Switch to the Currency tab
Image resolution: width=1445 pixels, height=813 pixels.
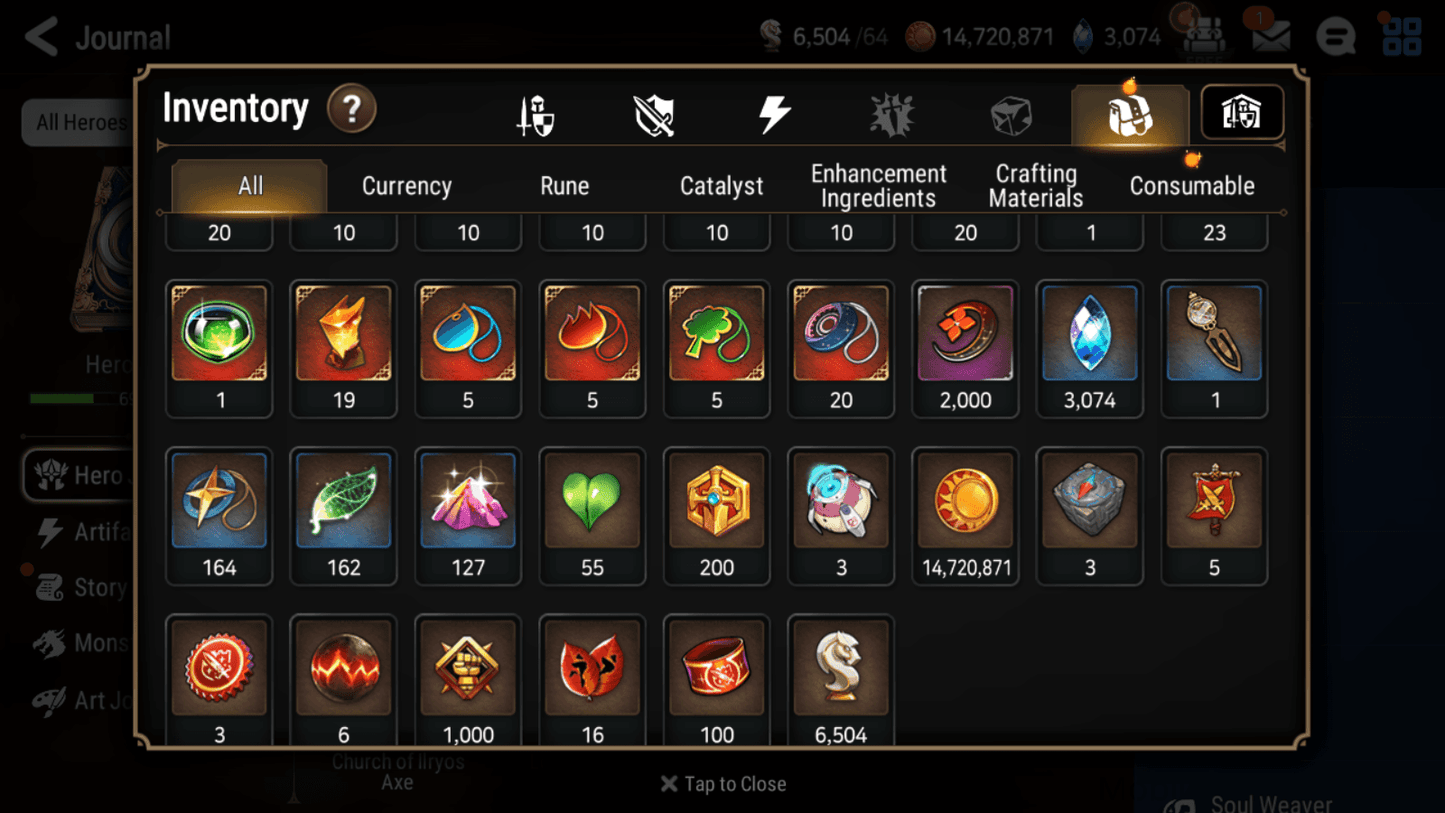(406, 185)
